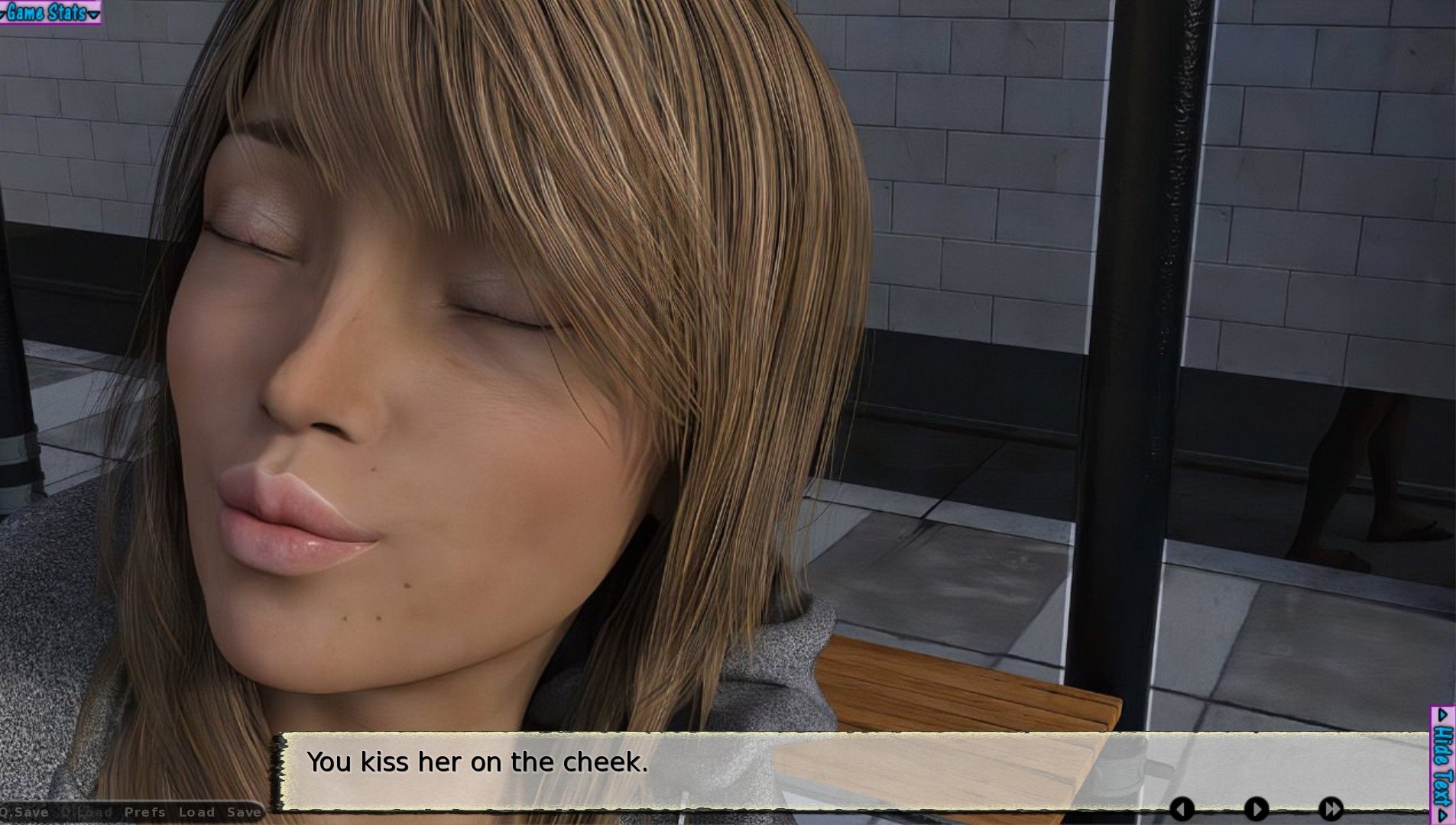
Task: Go back with the left arrow button
Action: tap(1182, 809)
